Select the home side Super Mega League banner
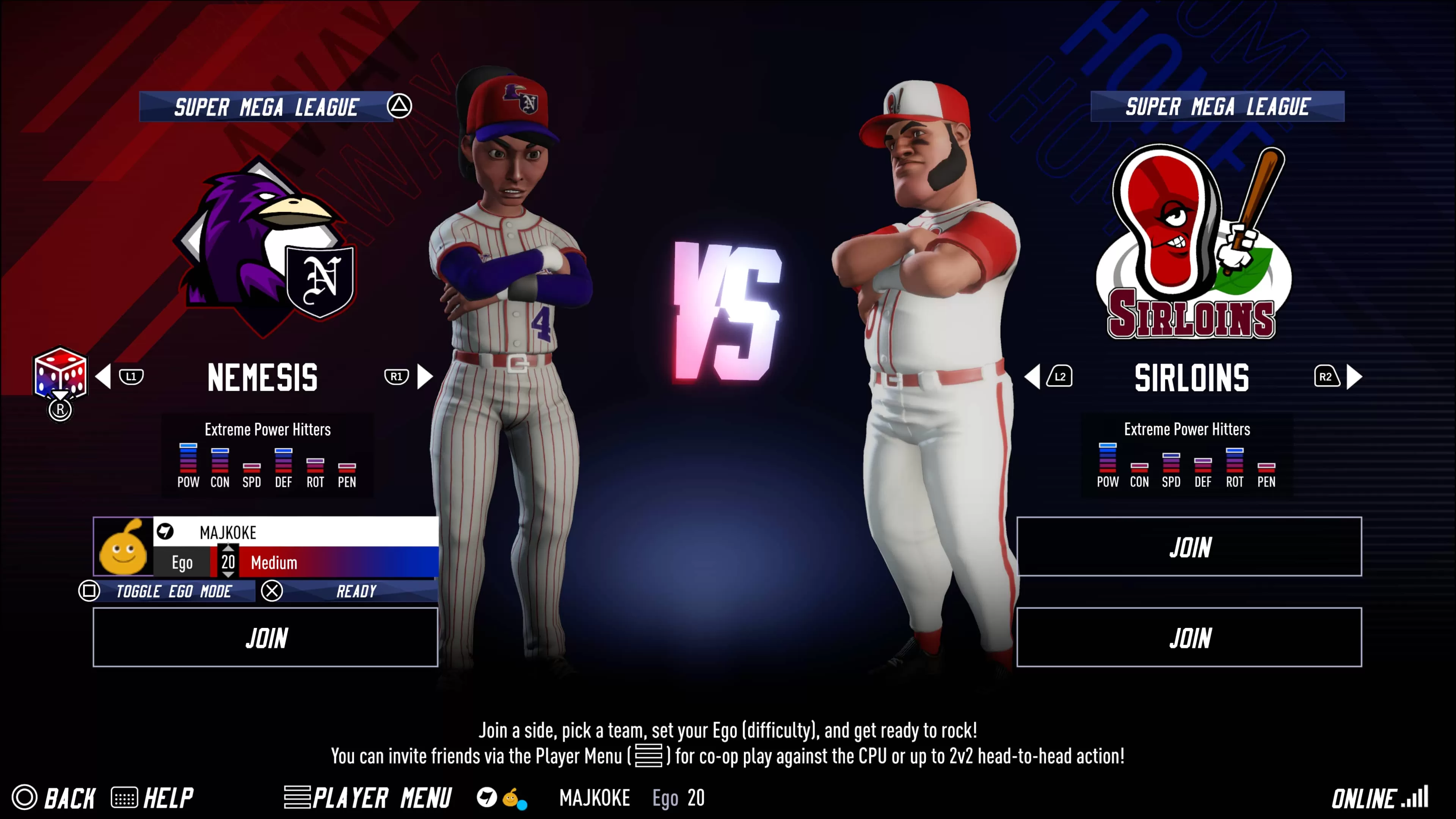The image size is (1456, 819). pyautogui.click(x=1217, y=106)
